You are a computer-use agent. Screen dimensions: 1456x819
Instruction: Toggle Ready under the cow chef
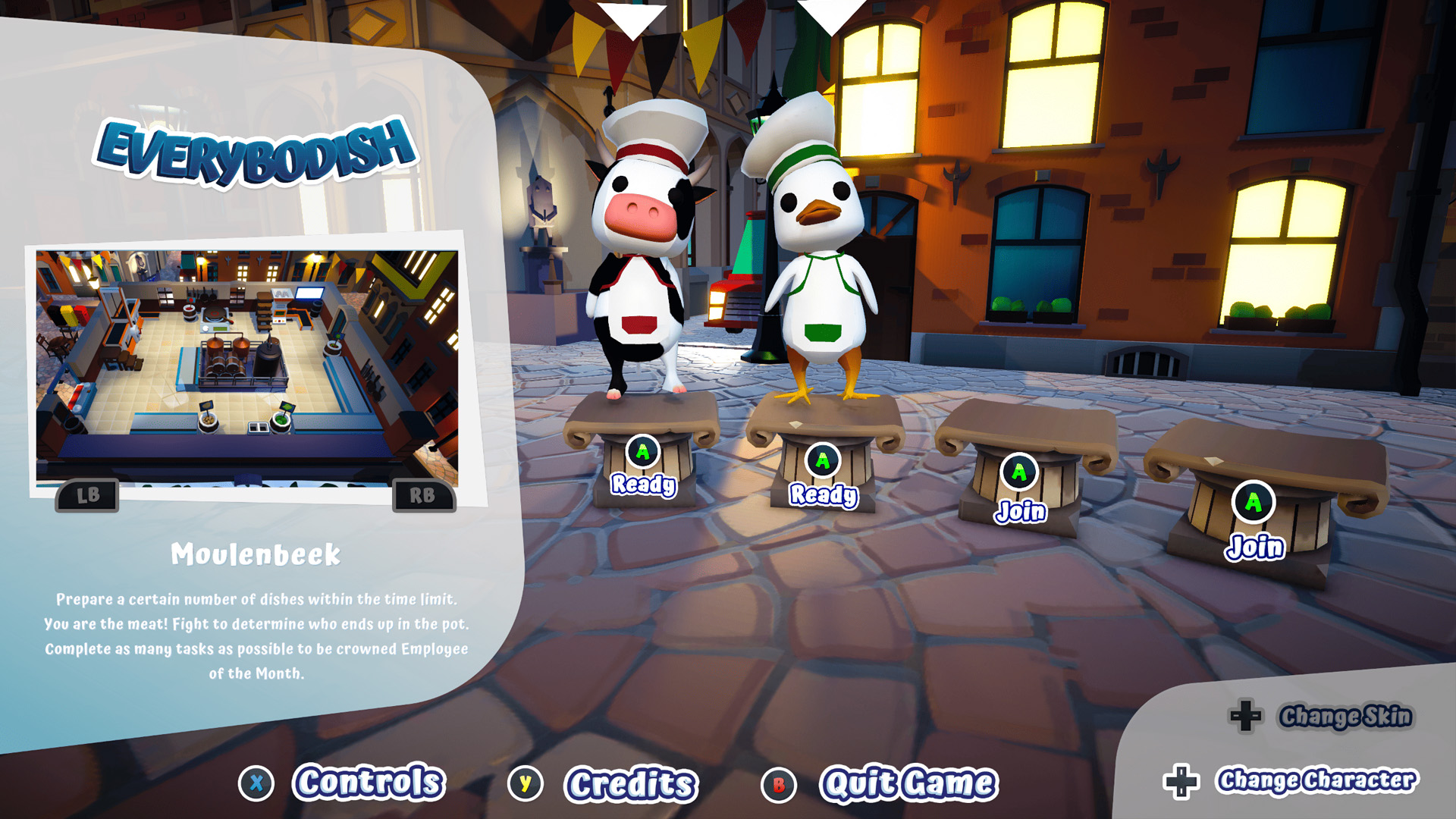click(x=643, y=483)
